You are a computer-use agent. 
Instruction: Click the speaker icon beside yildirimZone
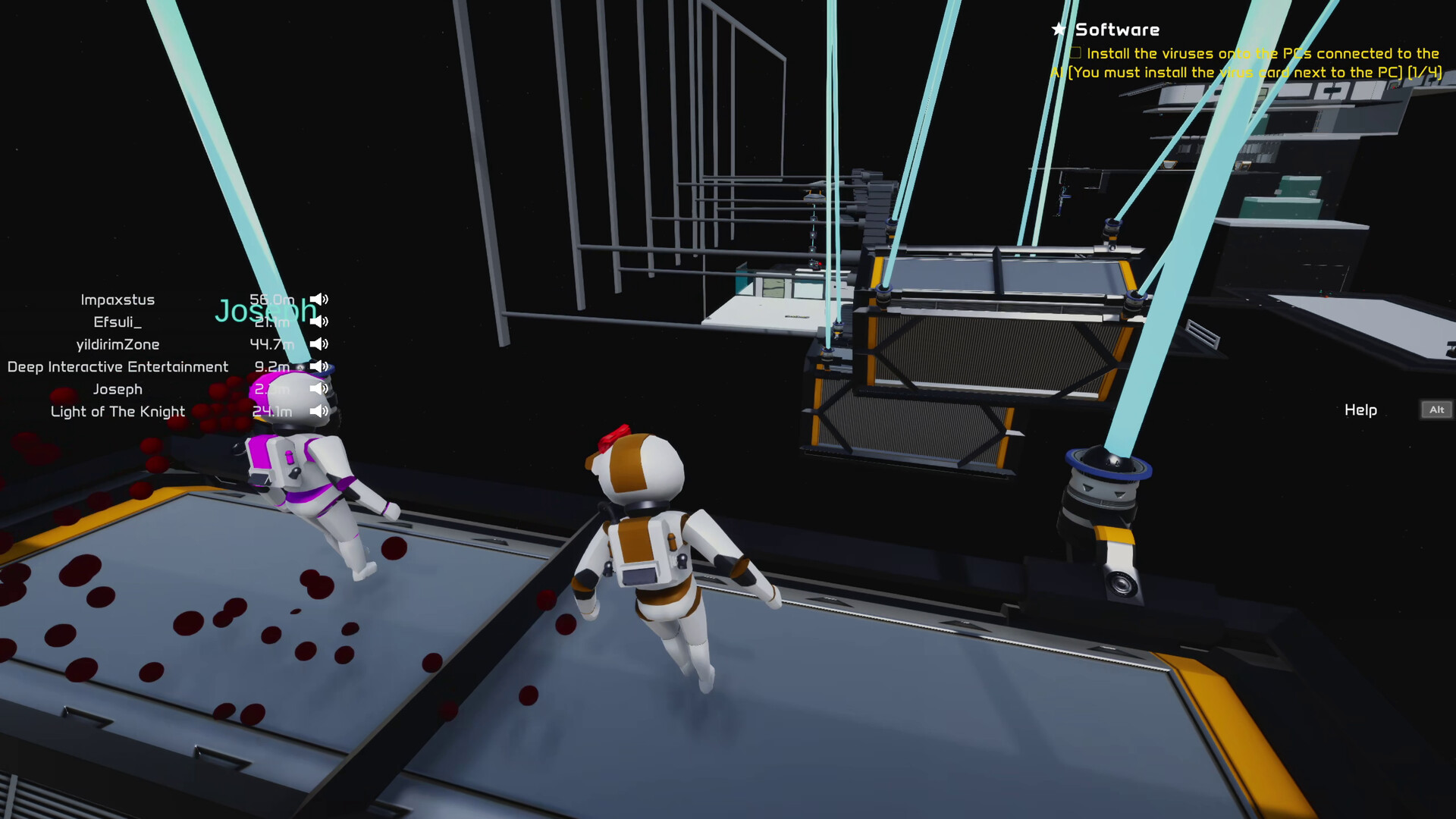[318, 344]
